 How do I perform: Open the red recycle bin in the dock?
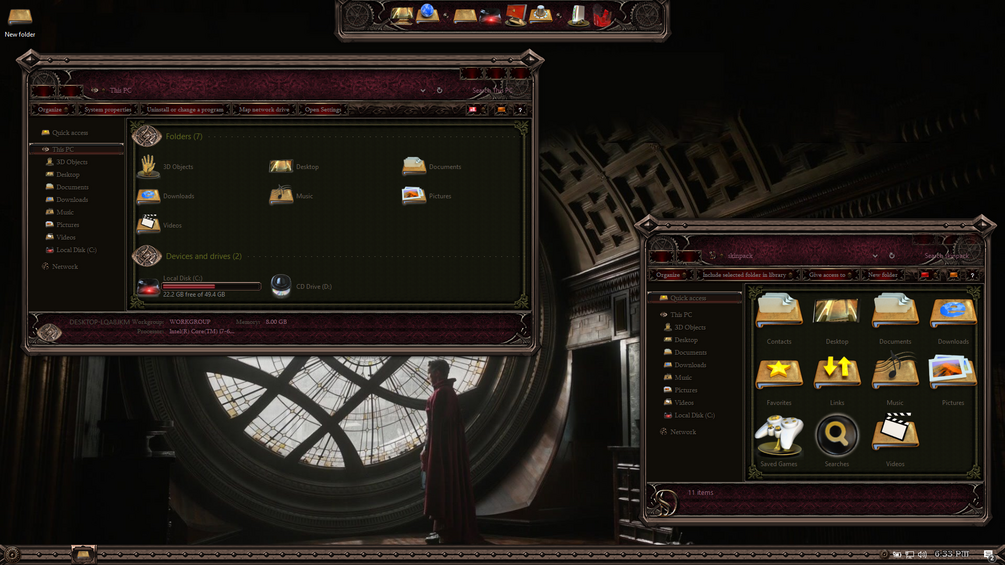(x=601, y=15)
